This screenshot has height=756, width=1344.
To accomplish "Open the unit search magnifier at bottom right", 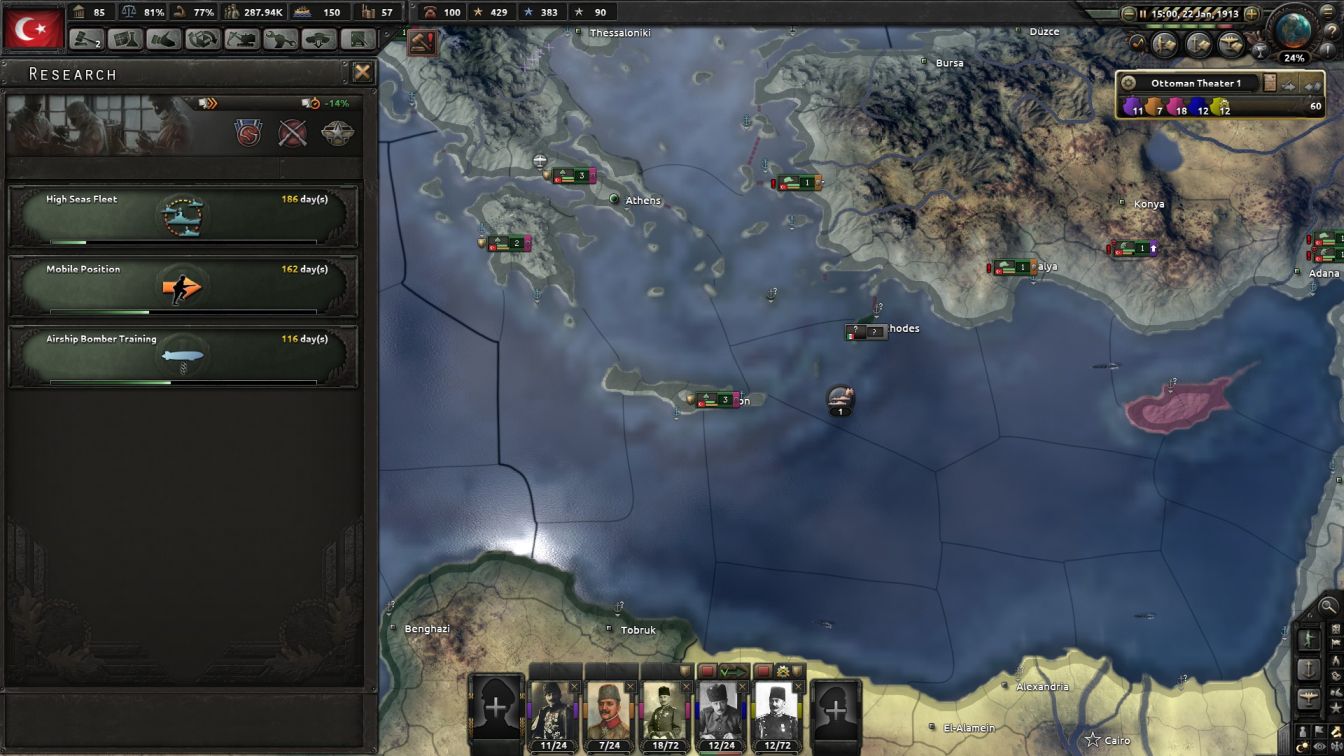I will click(1329, 604).
